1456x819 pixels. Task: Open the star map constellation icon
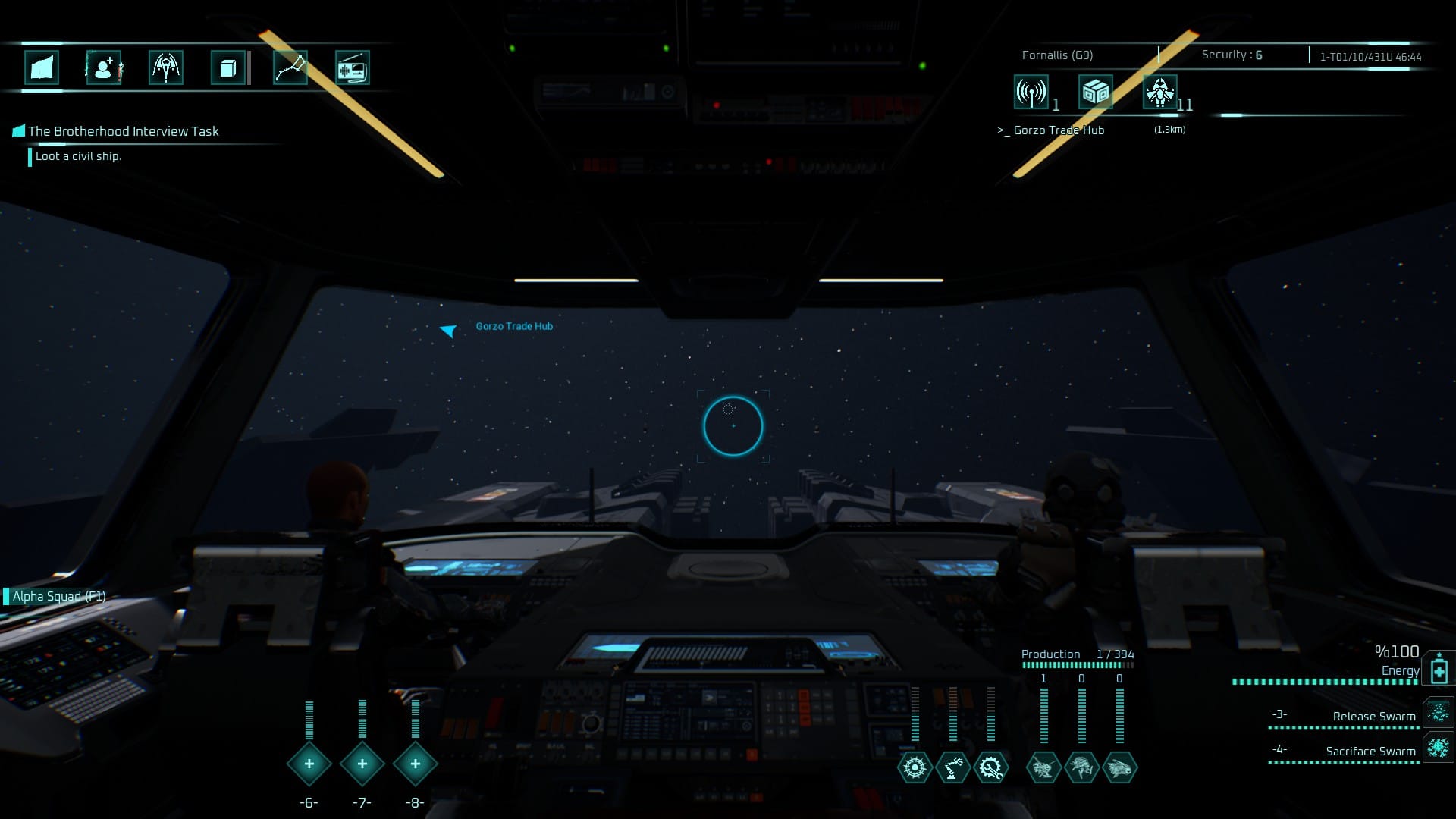coord(290,68)
